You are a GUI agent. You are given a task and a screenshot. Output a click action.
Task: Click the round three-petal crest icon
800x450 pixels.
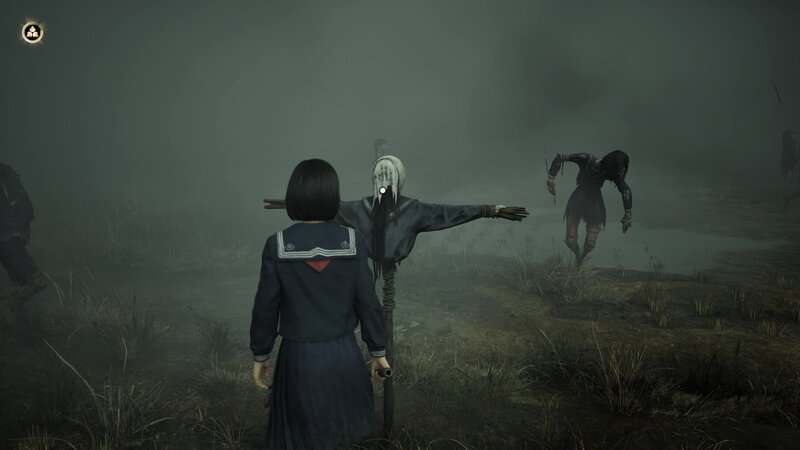click(32, 33)
